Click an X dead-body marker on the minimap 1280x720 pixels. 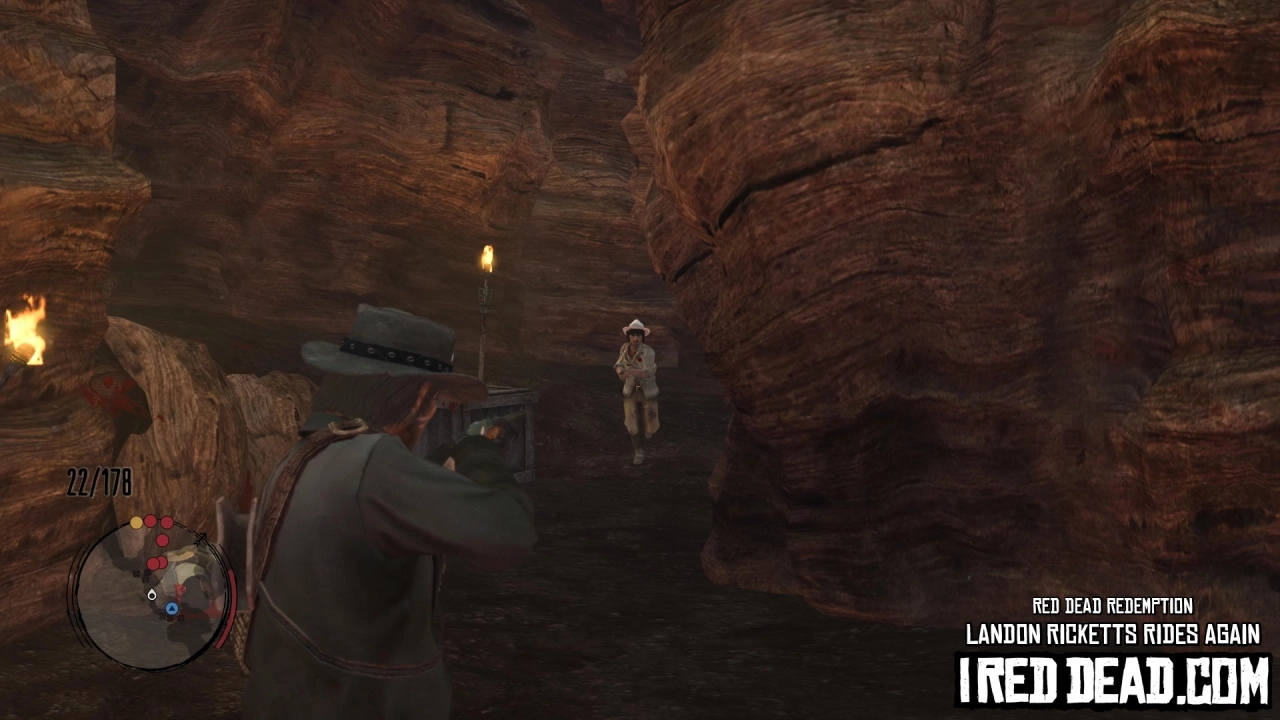click(137, 573)
